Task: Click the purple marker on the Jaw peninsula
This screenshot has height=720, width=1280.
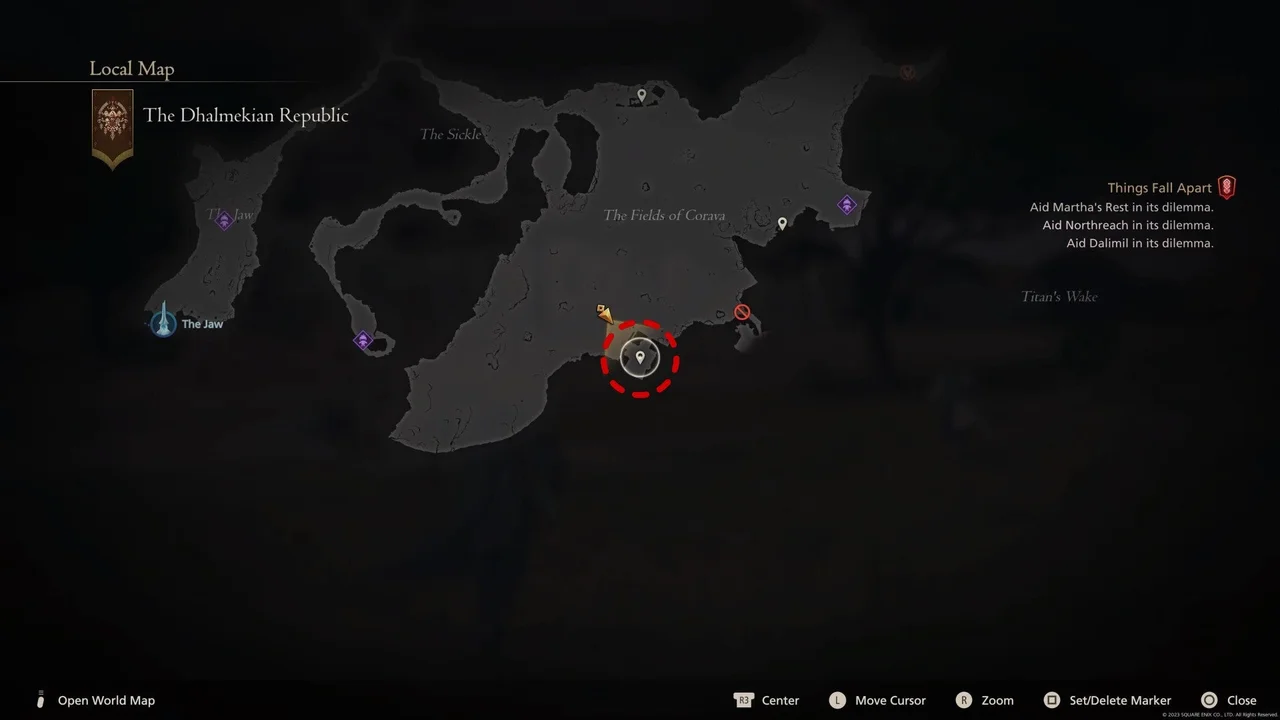Action: pos(224,219)
